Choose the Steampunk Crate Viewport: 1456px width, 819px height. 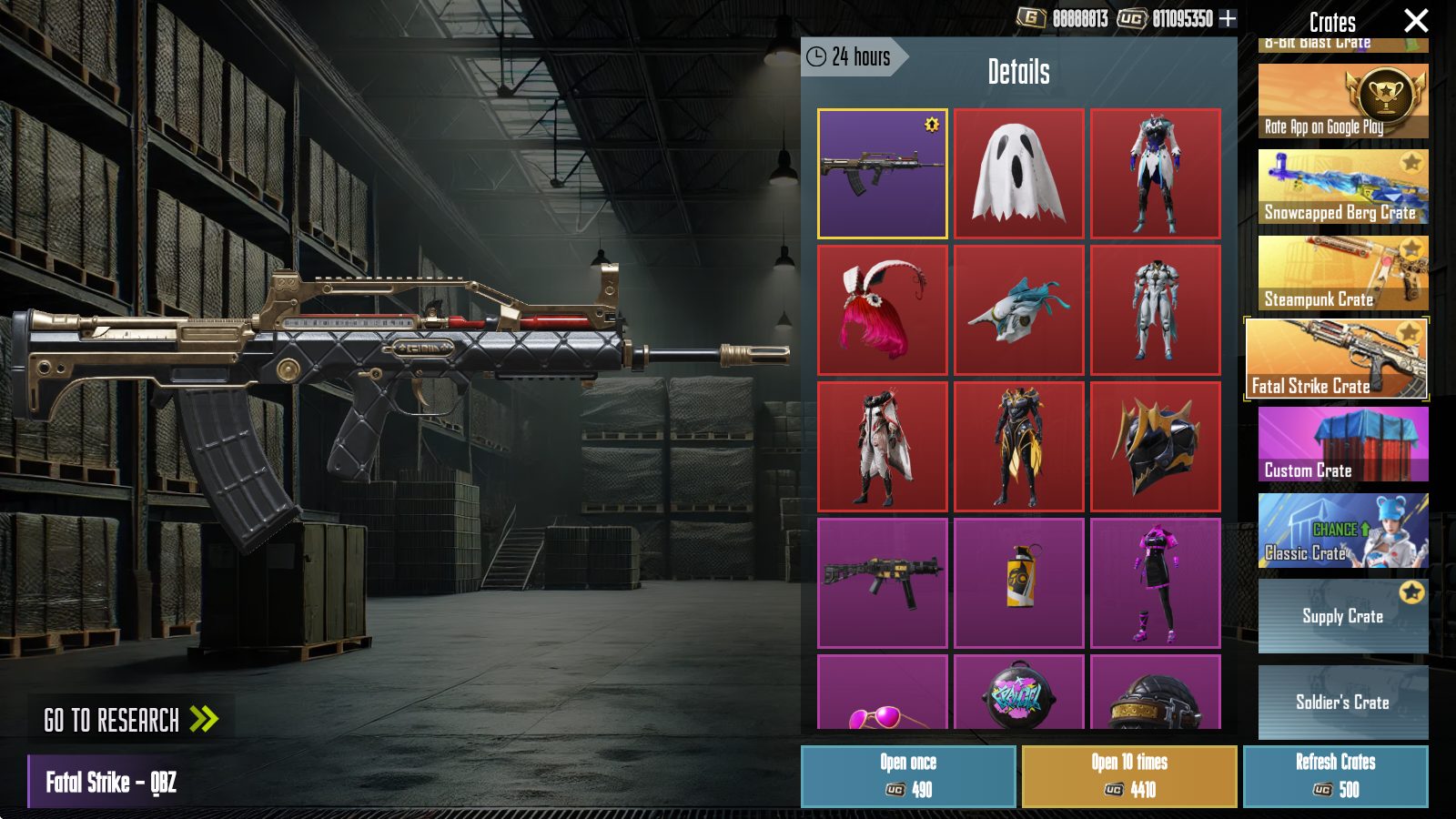point(1342,273)
